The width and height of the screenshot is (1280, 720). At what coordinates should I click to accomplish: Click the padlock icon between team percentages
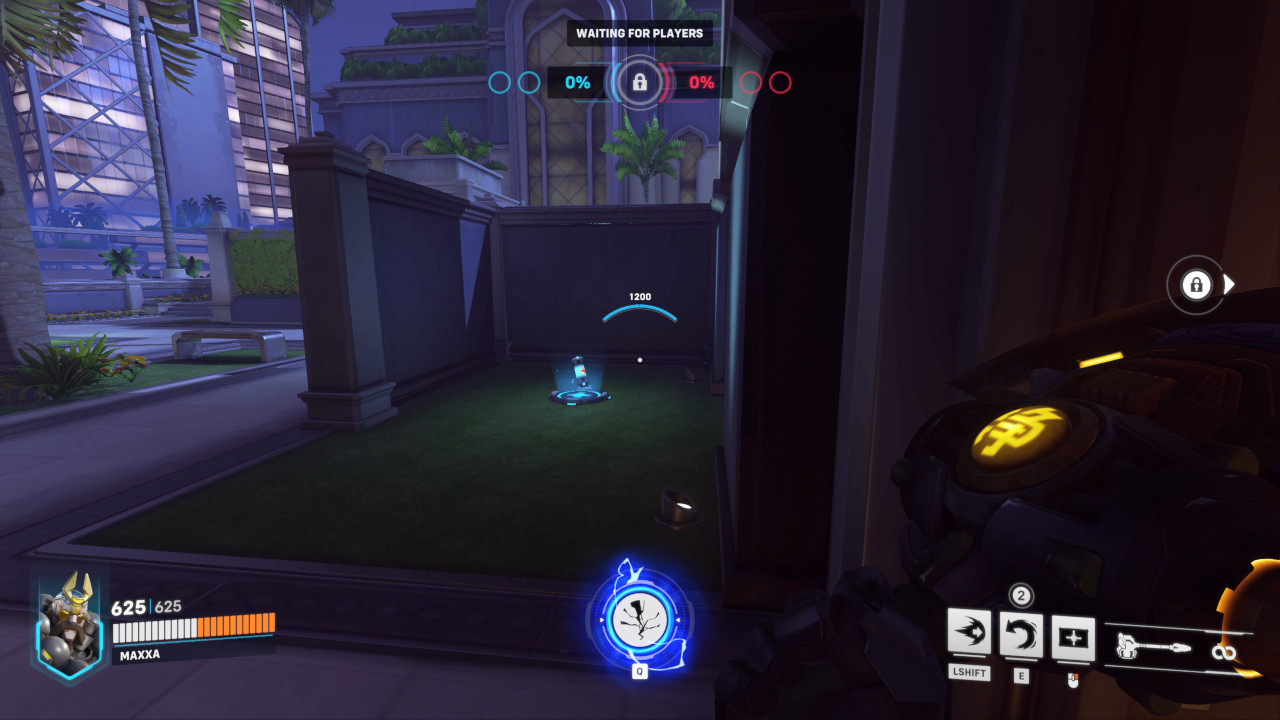[640, 83]
